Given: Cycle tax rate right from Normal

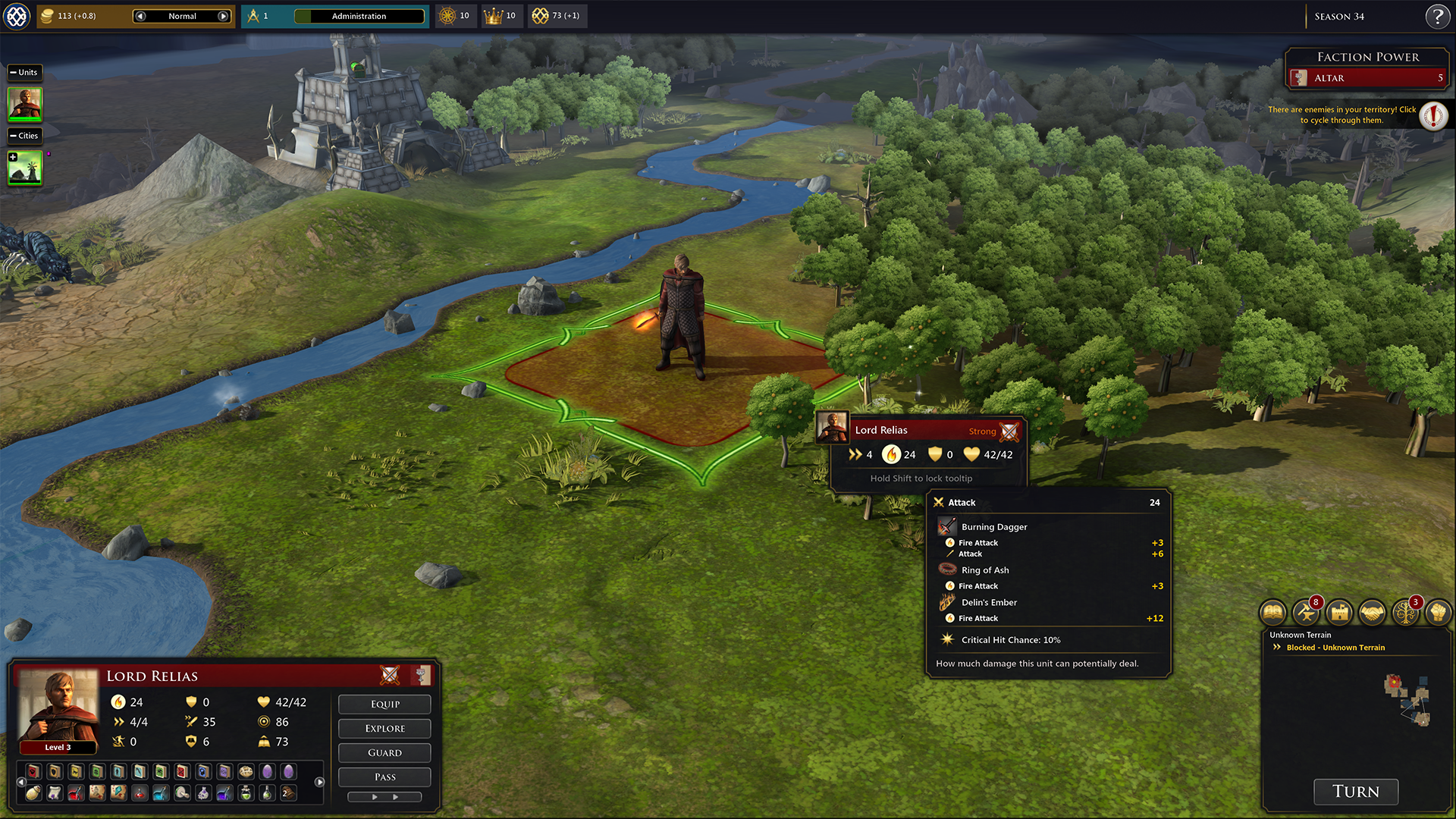Looking at the screenshot, I should [223, 16].
